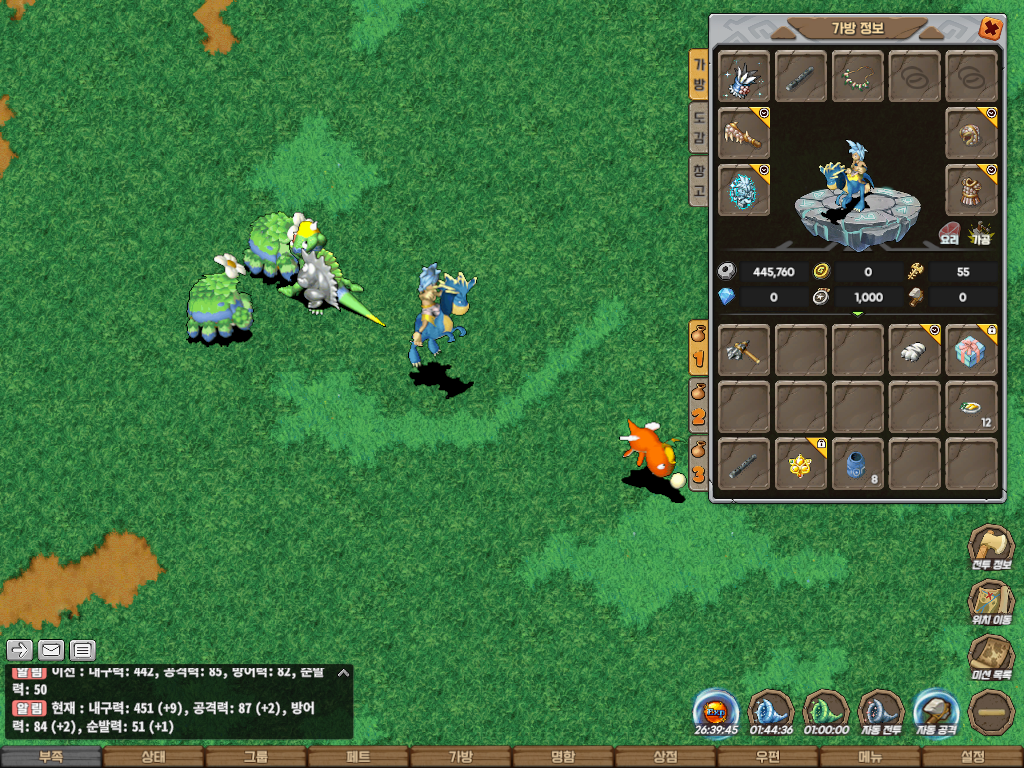Screen dimensions: 1024x768
Task: Toggle the 자동 공격 auto attack button
Action: [x=937, y=713]
